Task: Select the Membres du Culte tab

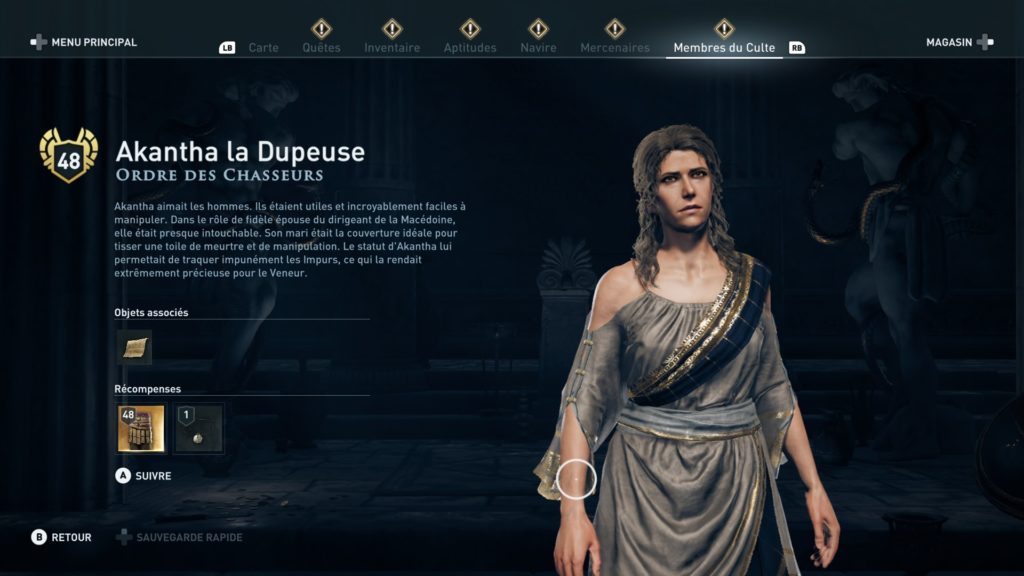Action: (x=724, y=47)
